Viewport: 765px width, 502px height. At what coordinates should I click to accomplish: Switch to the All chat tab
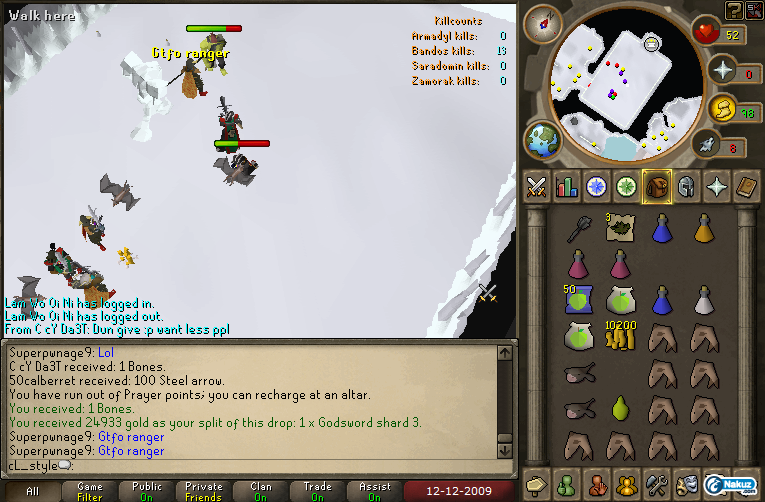33,492
